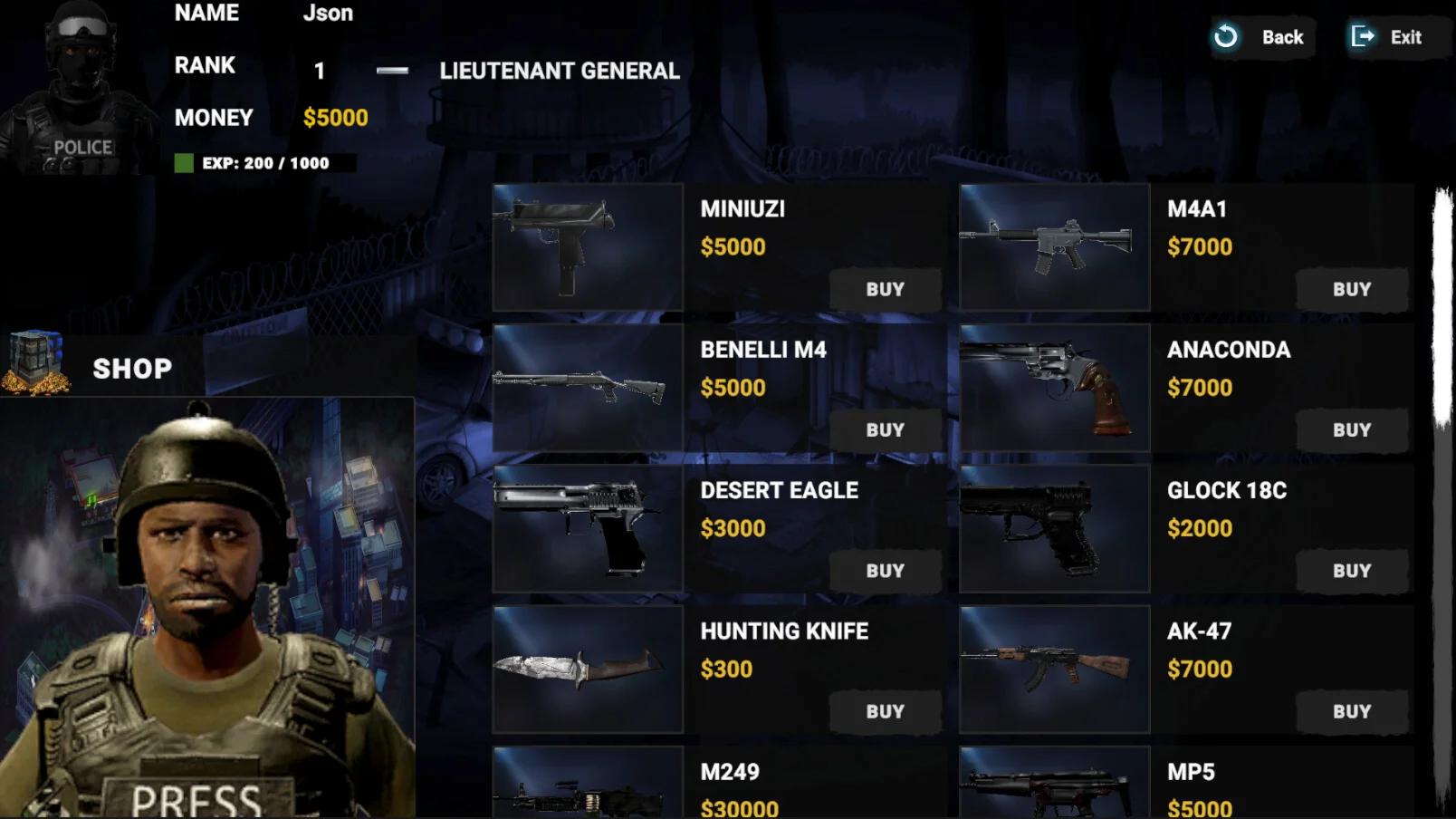Buy the MINIUZI for $5000
This screenshot has height=819, width=1456.
point(885,290)
